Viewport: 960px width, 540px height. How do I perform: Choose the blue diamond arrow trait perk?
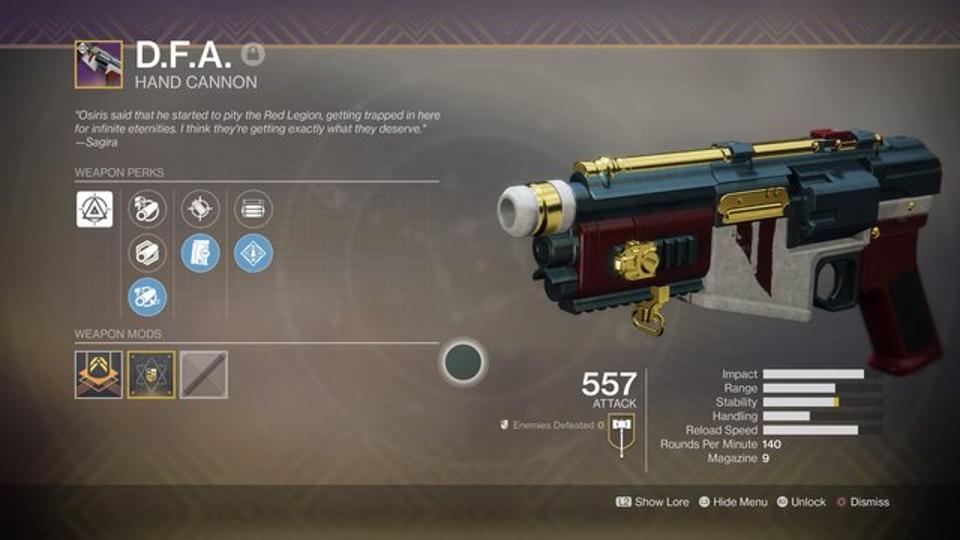tap(253, 252)
